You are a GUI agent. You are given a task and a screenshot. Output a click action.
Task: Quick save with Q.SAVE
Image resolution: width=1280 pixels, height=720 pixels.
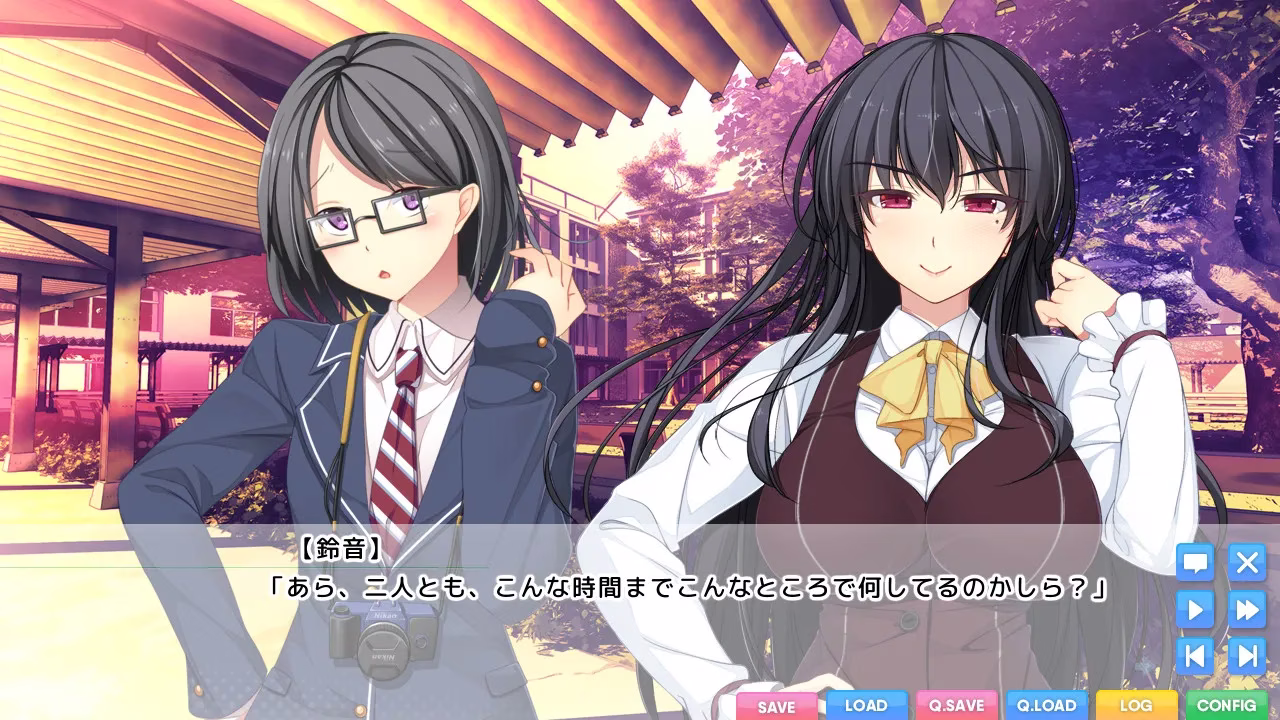coord(957,705)
